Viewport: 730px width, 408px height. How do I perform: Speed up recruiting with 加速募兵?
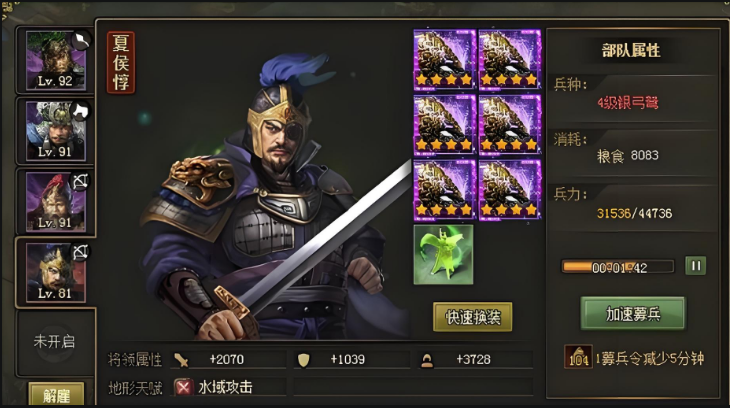632,313
